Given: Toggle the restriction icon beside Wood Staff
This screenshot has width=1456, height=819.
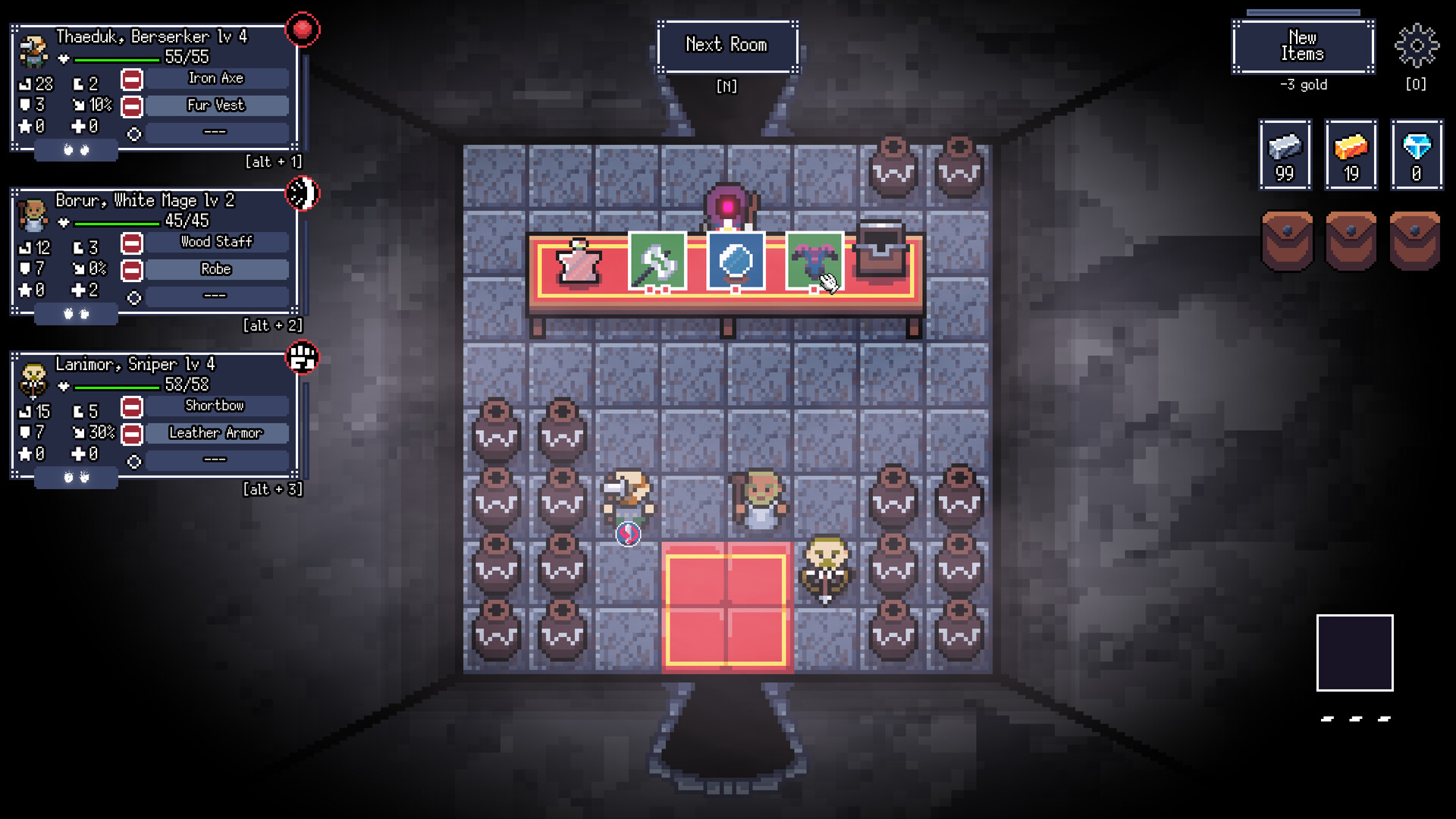Looking at the screenshot, I should (130, 243).
